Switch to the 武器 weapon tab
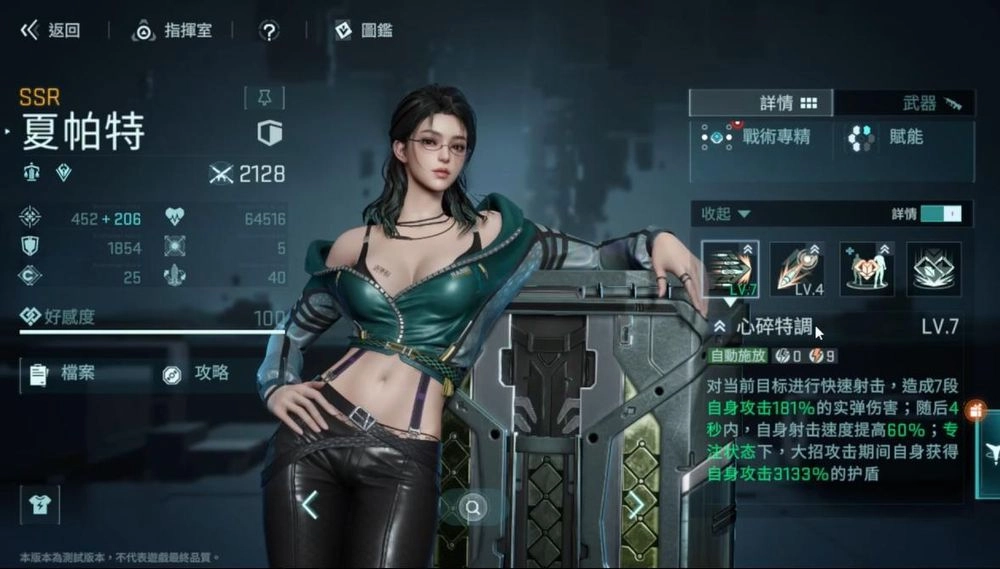Screen dimensions: 1000x569 [904, 103]
